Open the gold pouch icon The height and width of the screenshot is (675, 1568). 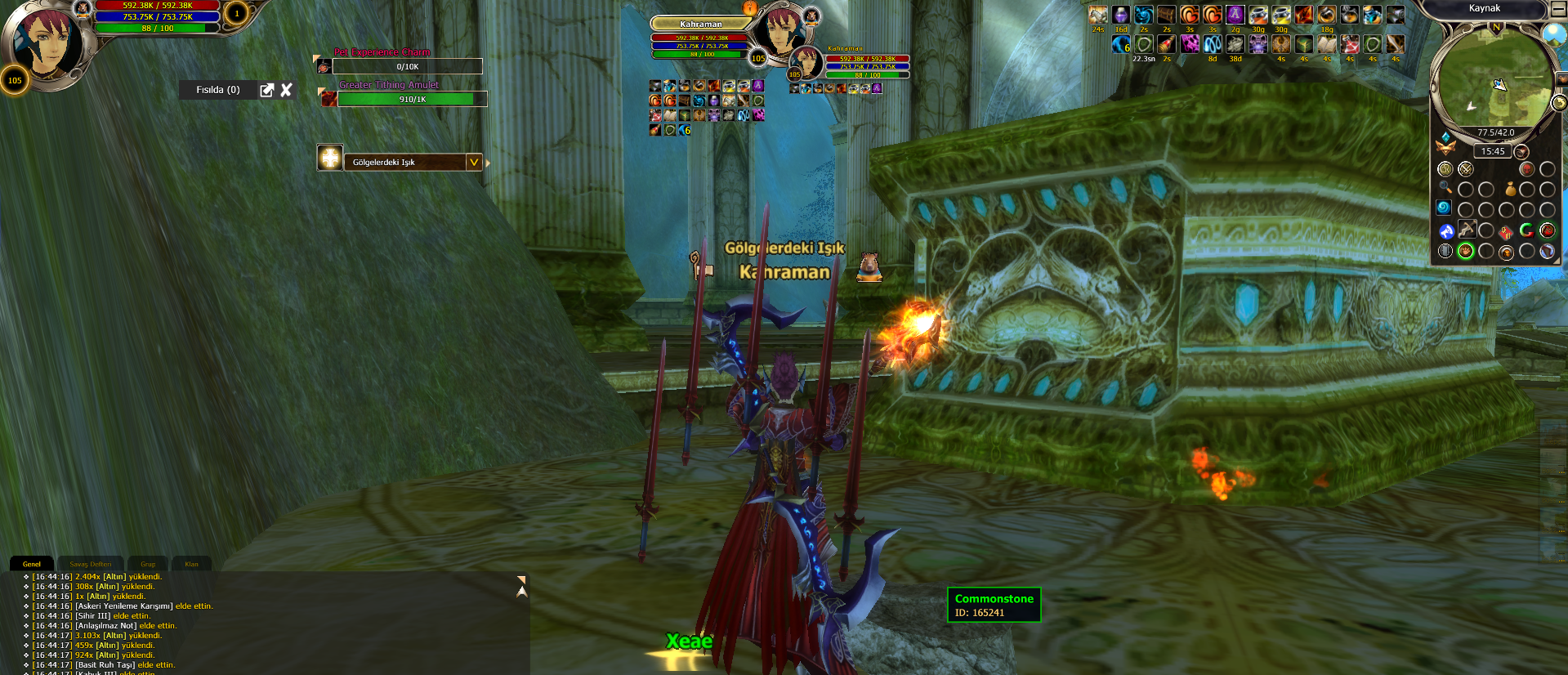1510,189
